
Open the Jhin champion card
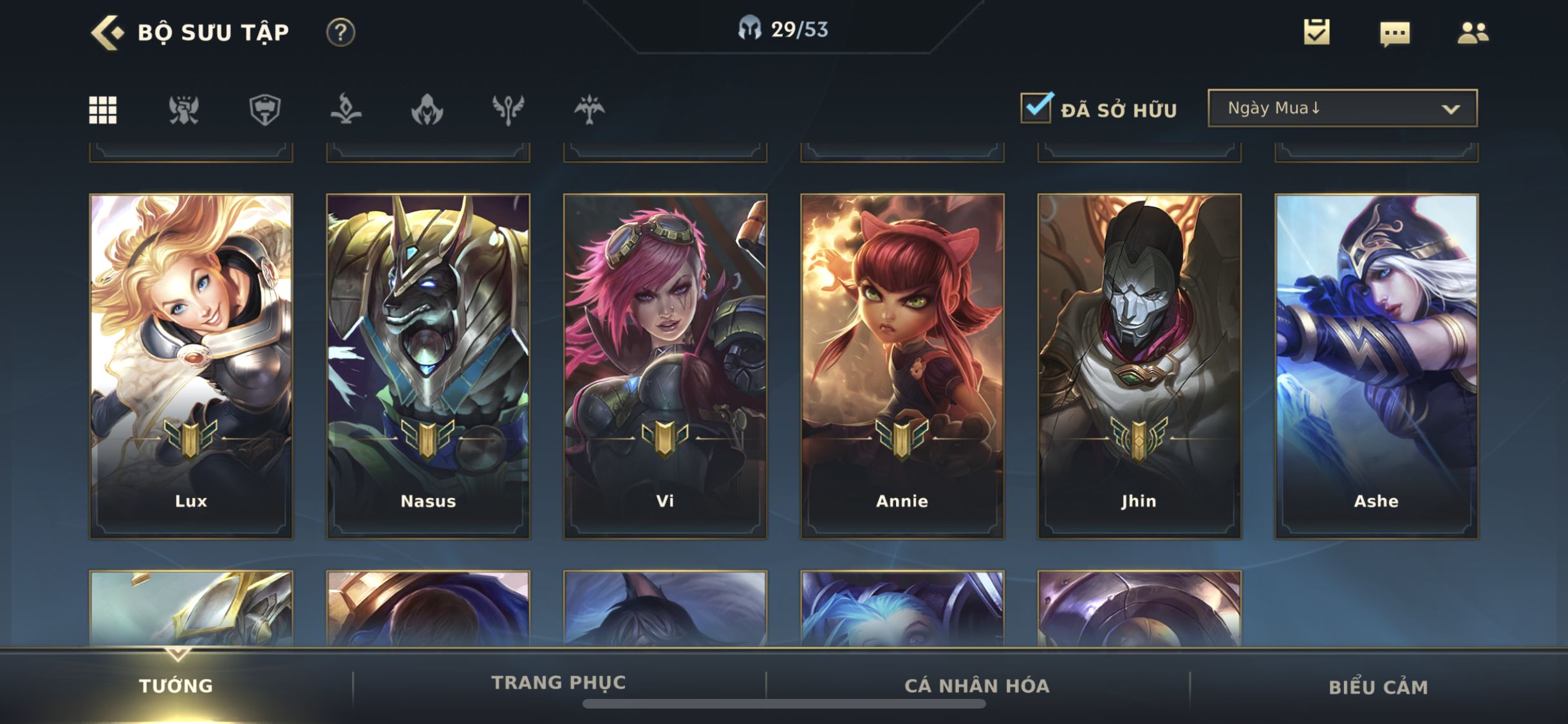point(1139,366)
